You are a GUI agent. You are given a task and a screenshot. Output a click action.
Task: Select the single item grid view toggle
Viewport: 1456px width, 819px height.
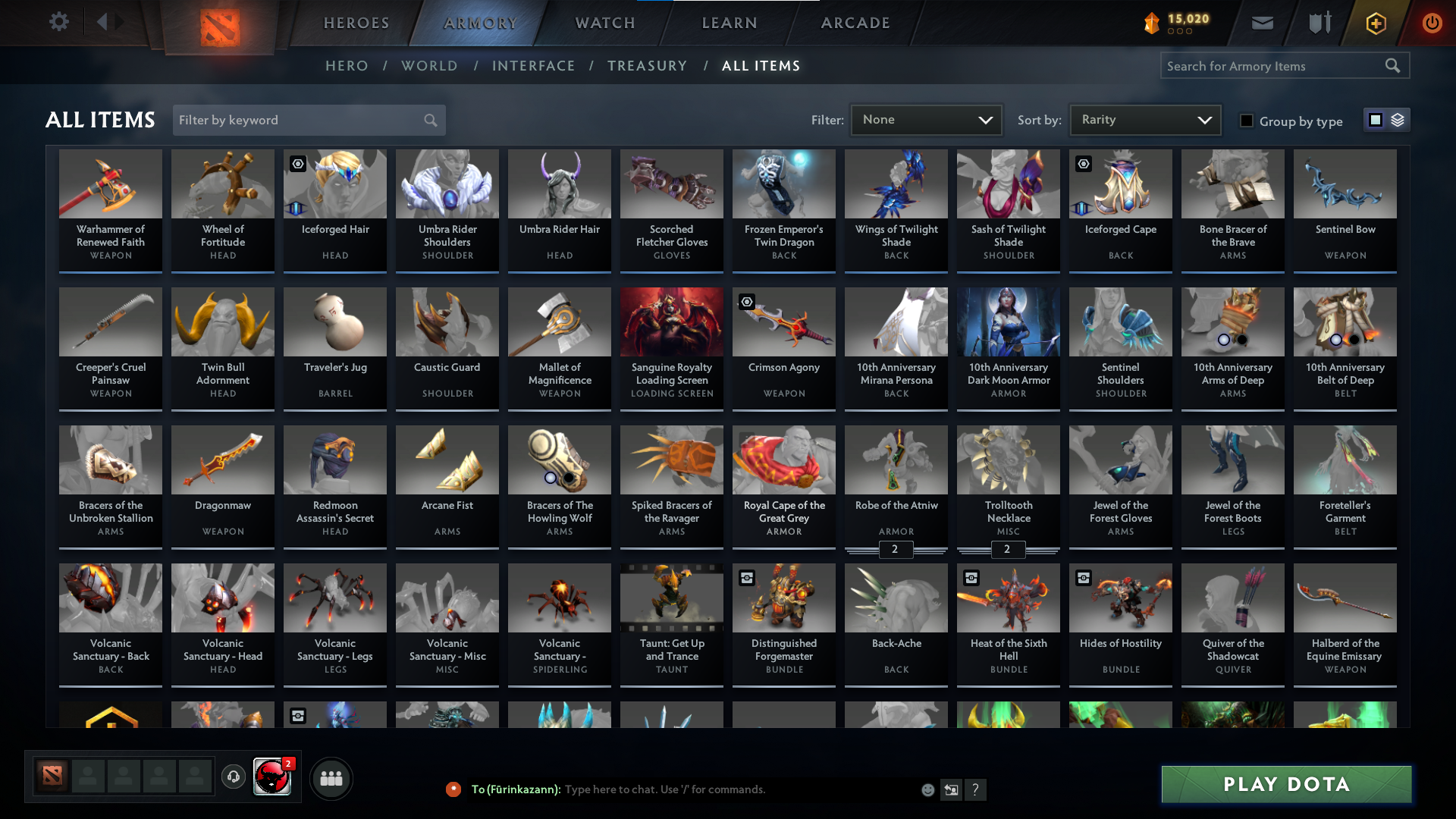pyautogui.click(x=1375, y=119)
